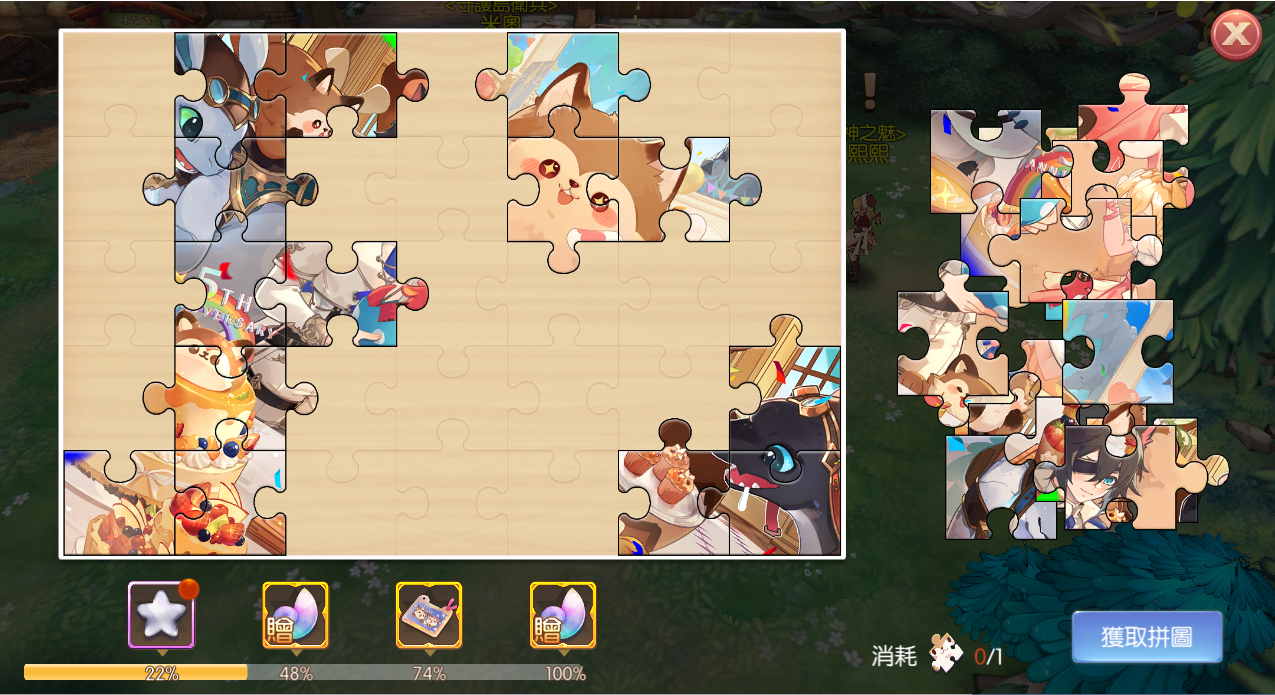This screenshot has height=695, width=1275.
Task: Open the puzzle board reward at 74%
Action: (429, 615)
